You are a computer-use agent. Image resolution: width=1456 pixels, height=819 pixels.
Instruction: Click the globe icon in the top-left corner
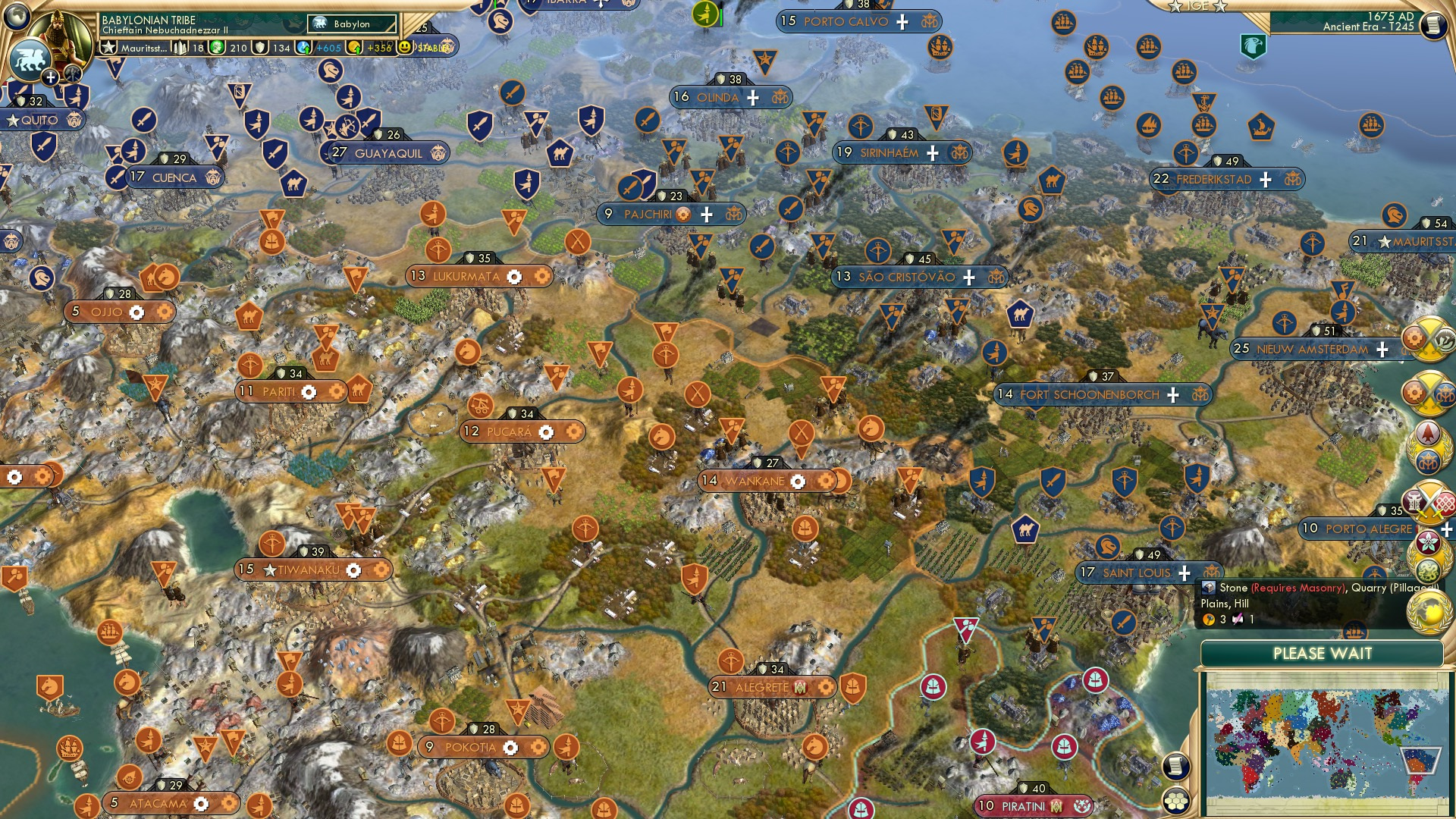pos(17,15)
